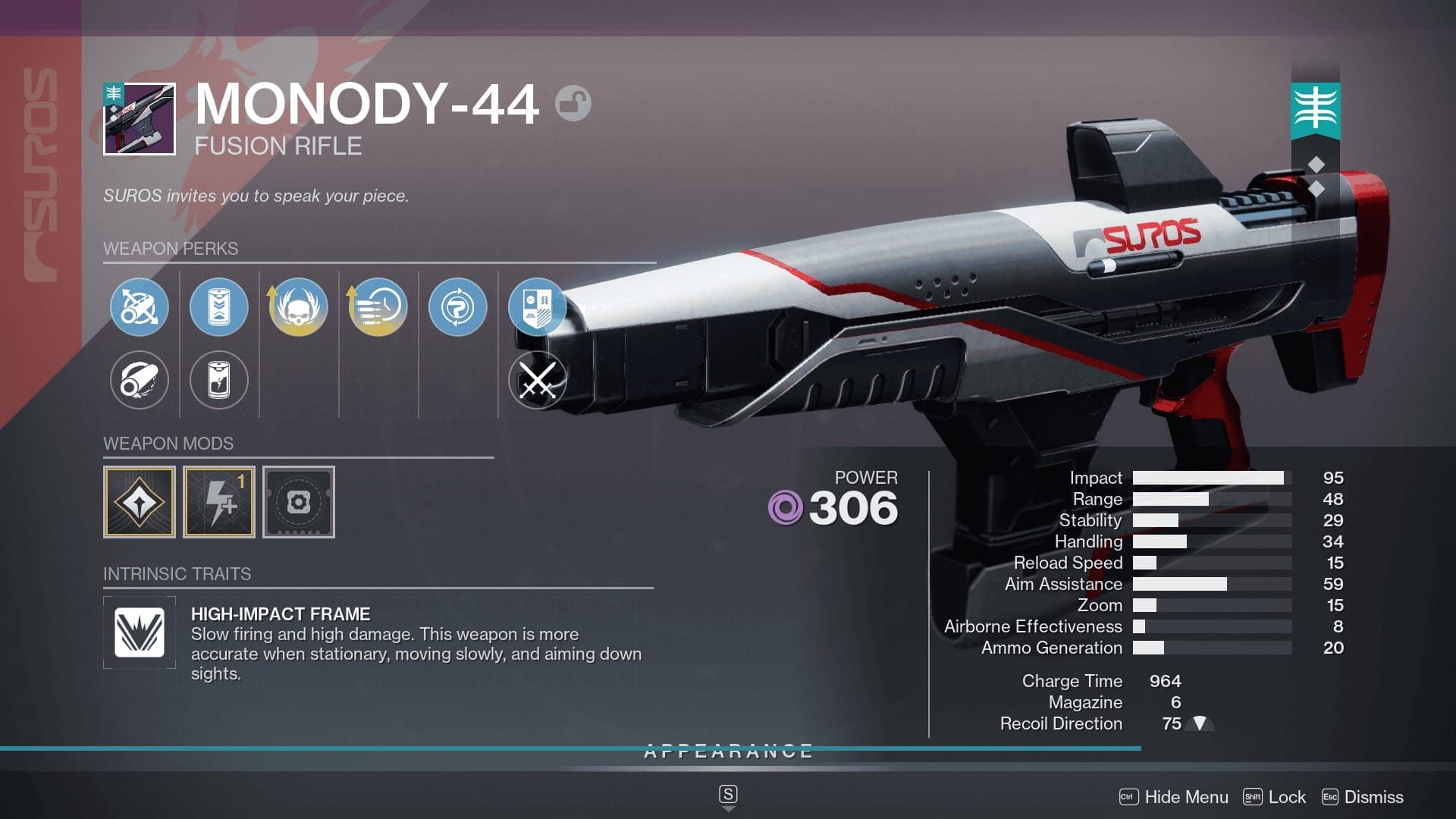Click the MONODY-44 weapon thumbnail
The image size is (1456, 819).
[140, 119]
